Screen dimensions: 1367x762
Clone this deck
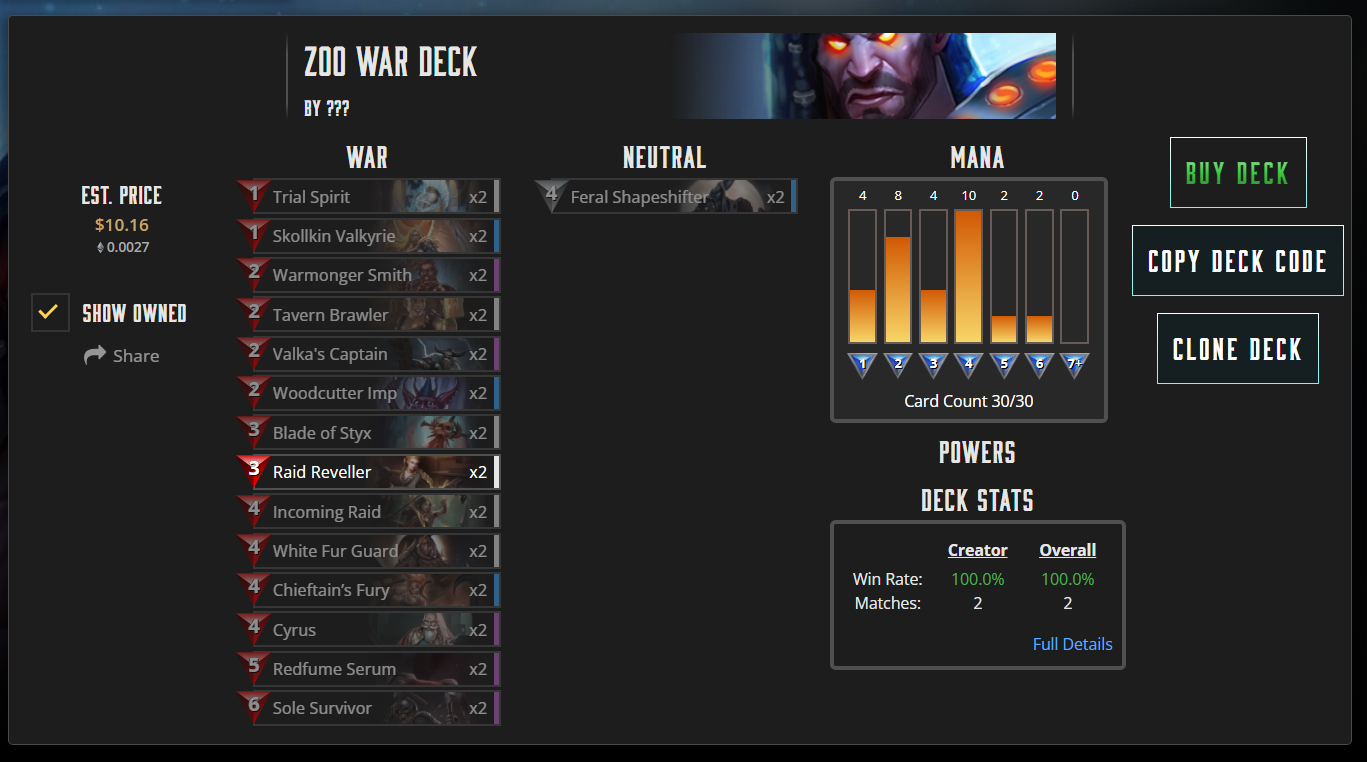pyautogui.click(x=1237, y=349)
